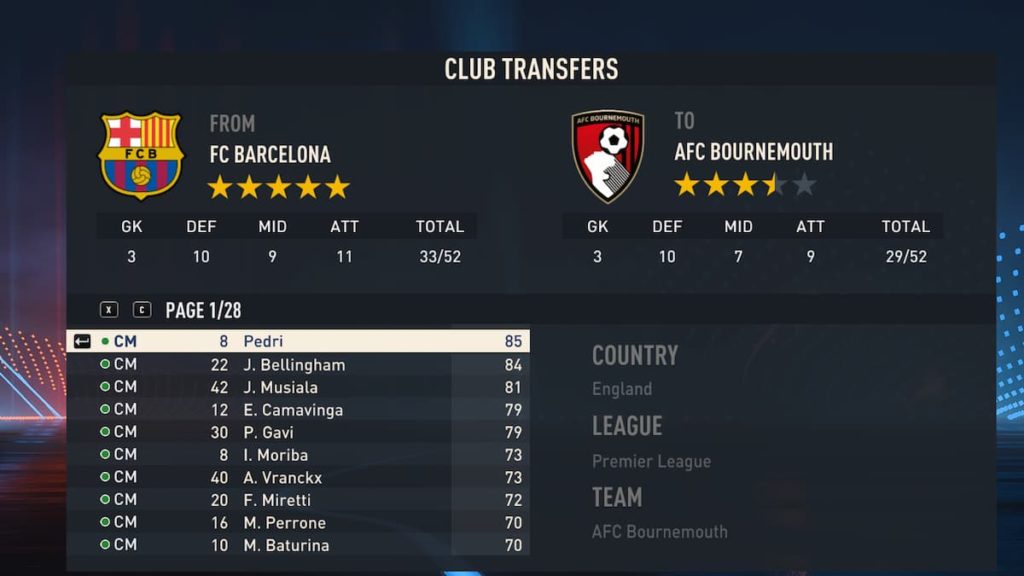Choose M. Baturina from the list

point(300,545)
